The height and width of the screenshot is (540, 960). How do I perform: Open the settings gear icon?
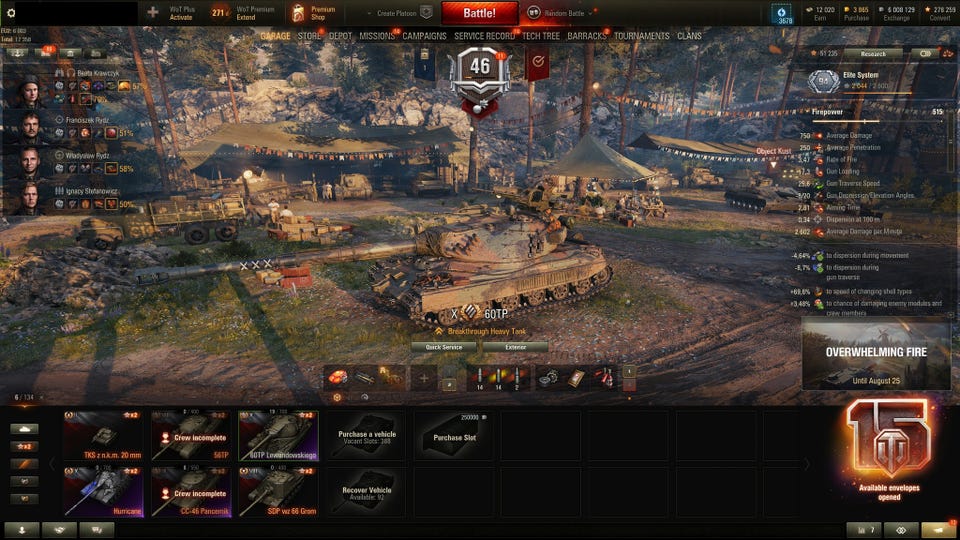11,13
